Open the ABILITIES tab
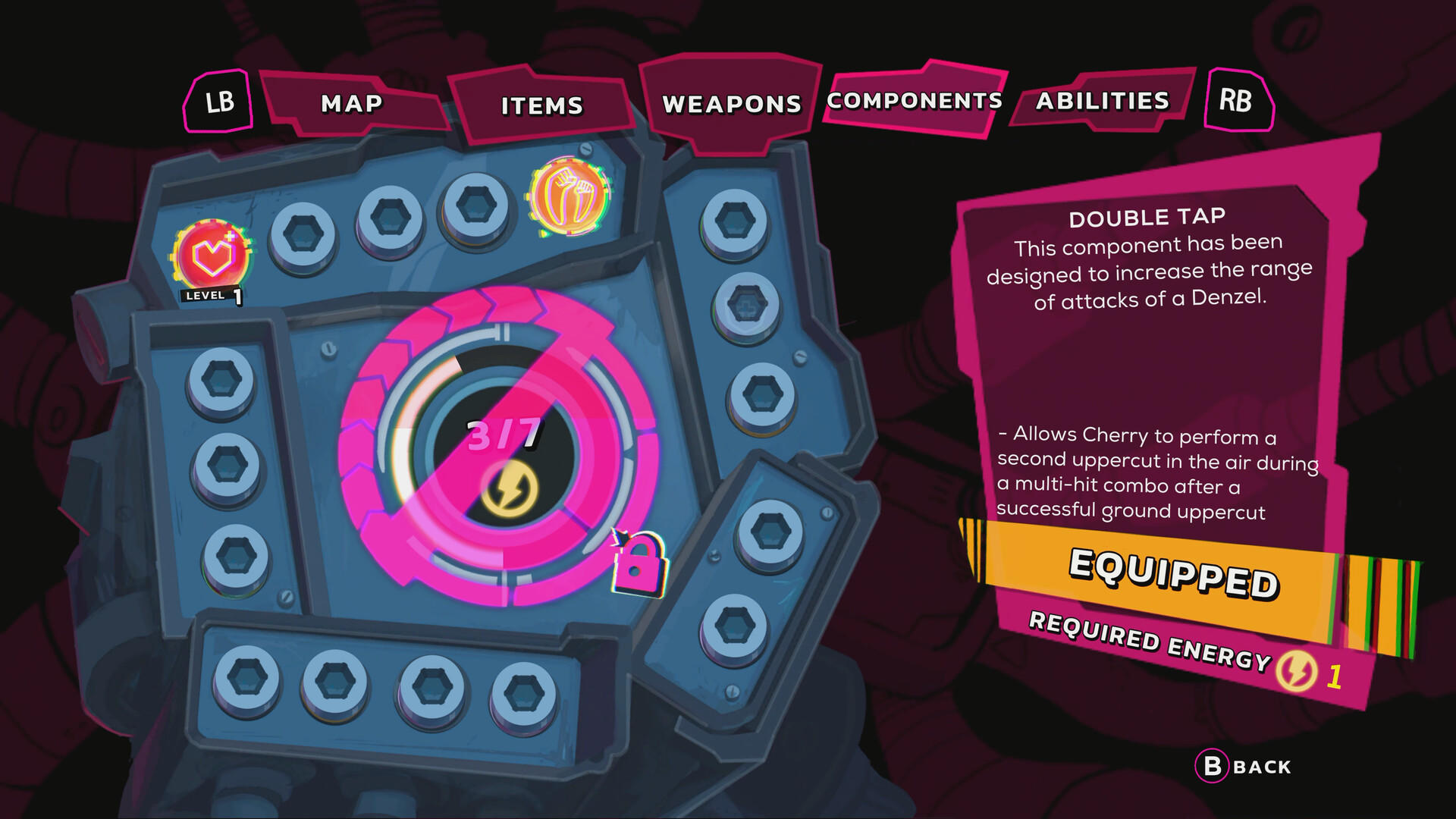1456x819 pixels. point(1103,101)
